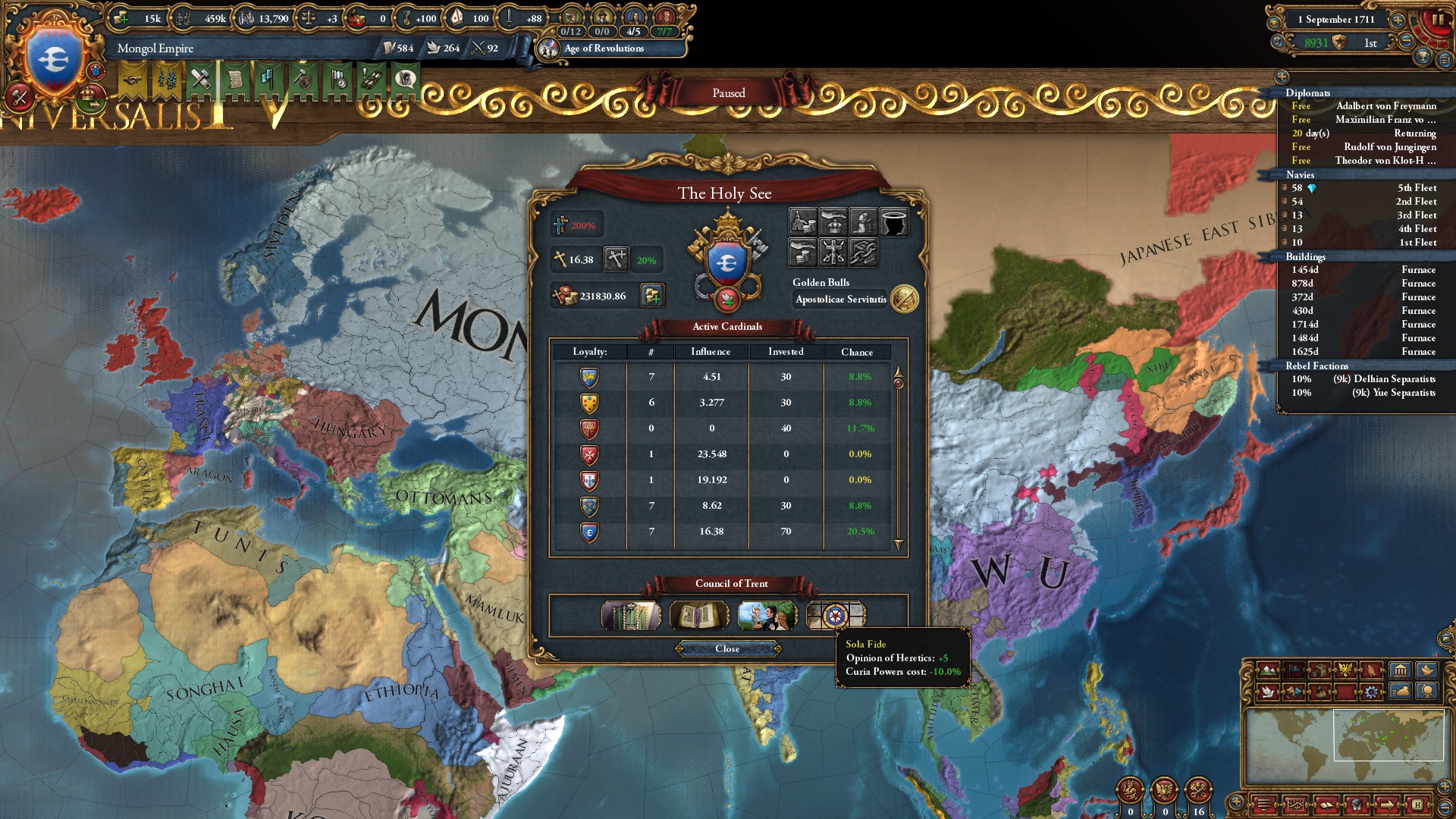This screenshot has height=819, width=1456.
Task: Open the diplomacy macro-builder handshake banner
Action: point(131,78)
